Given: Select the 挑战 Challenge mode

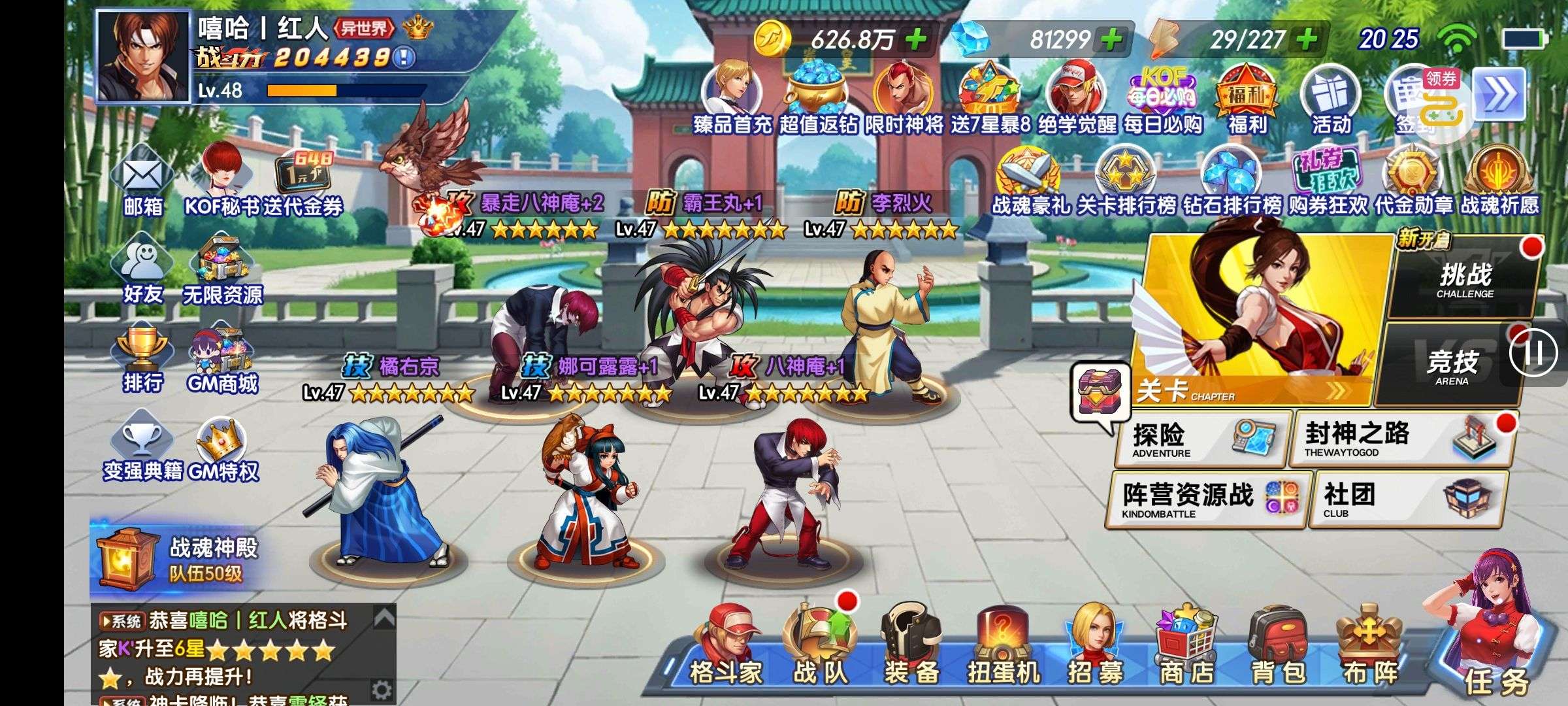Looking at the screenshot, I should pyautogui.click(x=1465, y=280).
